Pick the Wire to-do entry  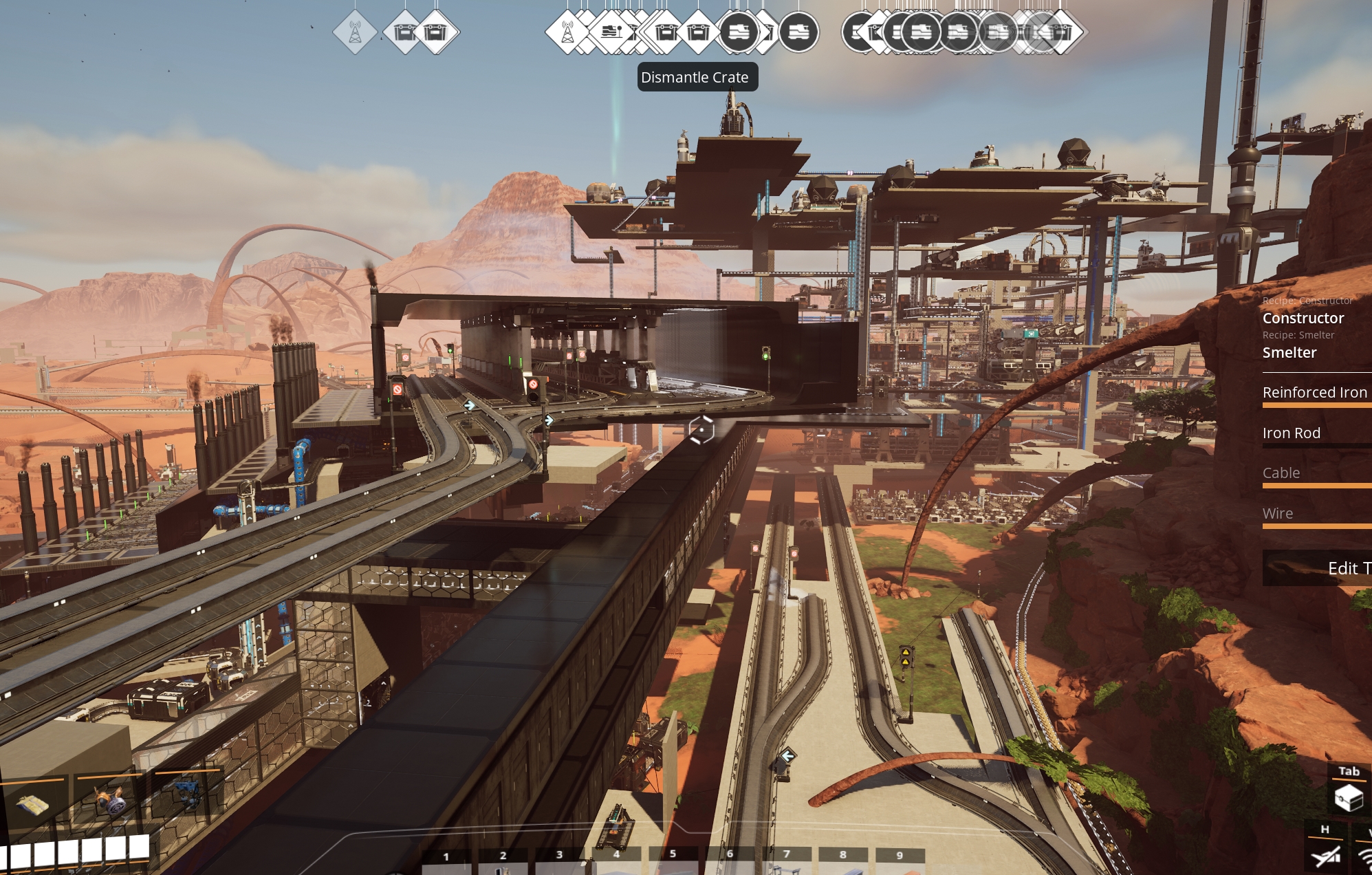(x=1278, y=513)
